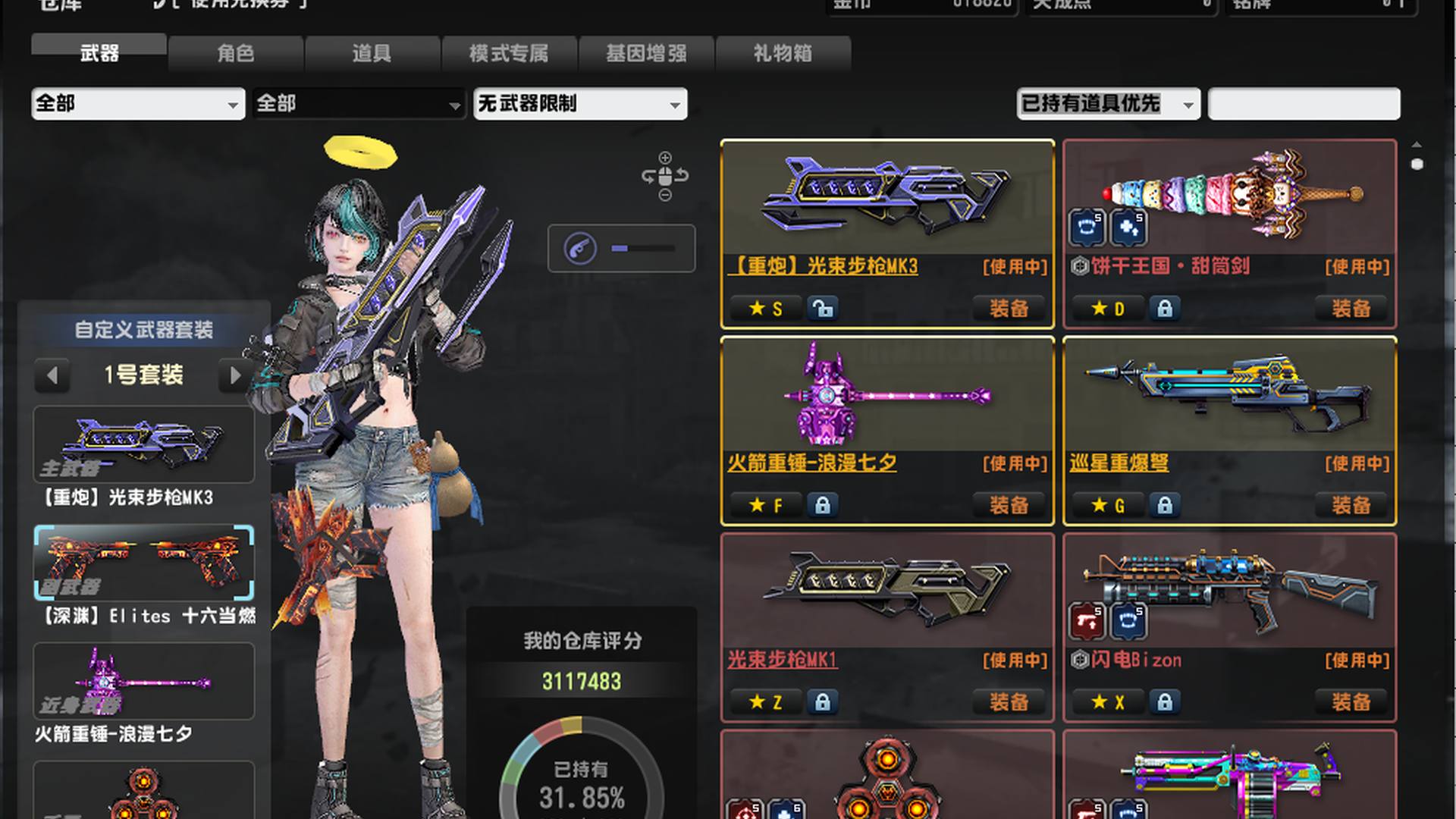
Task: Show the 基因增强 tab
Action: 646,53
